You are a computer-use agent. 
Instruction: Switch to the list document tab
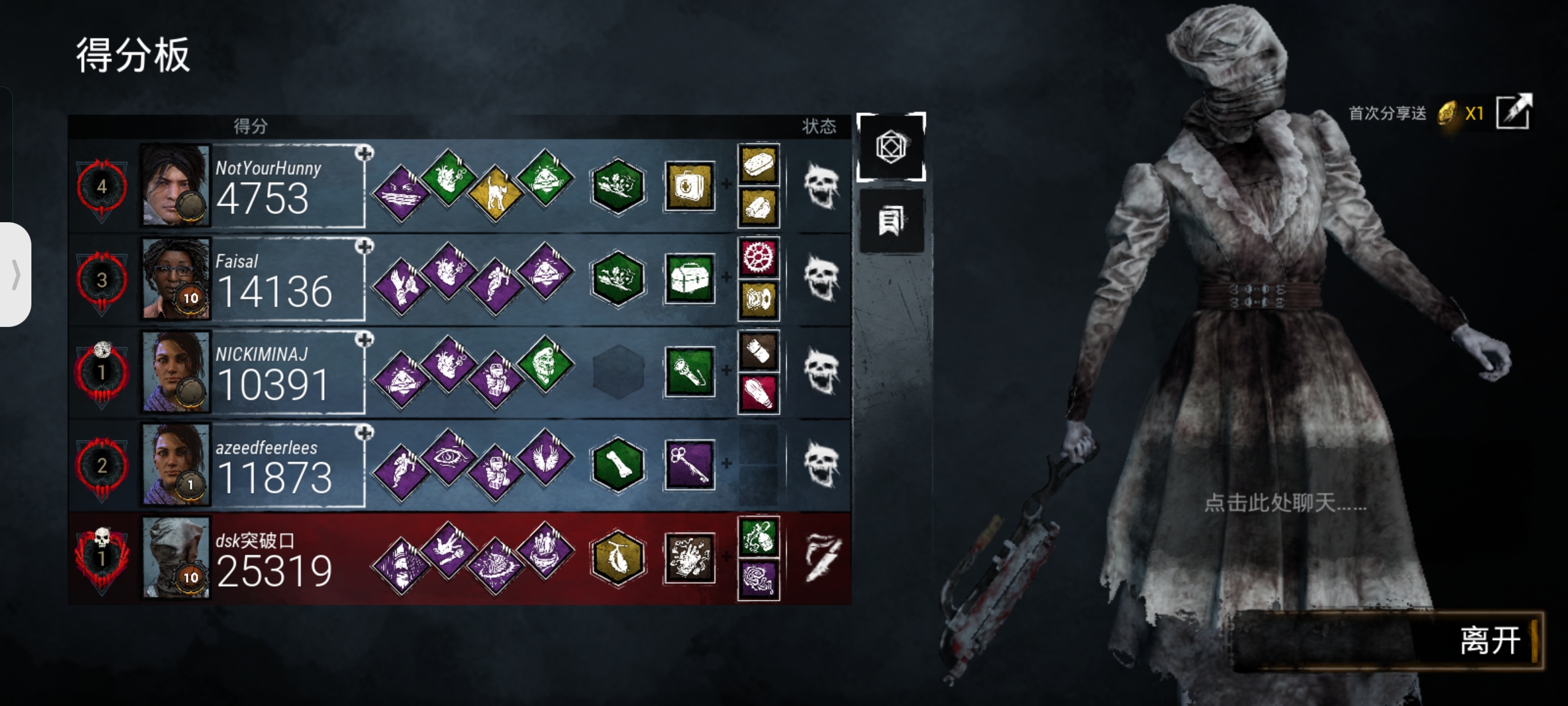tap(891, 221)
